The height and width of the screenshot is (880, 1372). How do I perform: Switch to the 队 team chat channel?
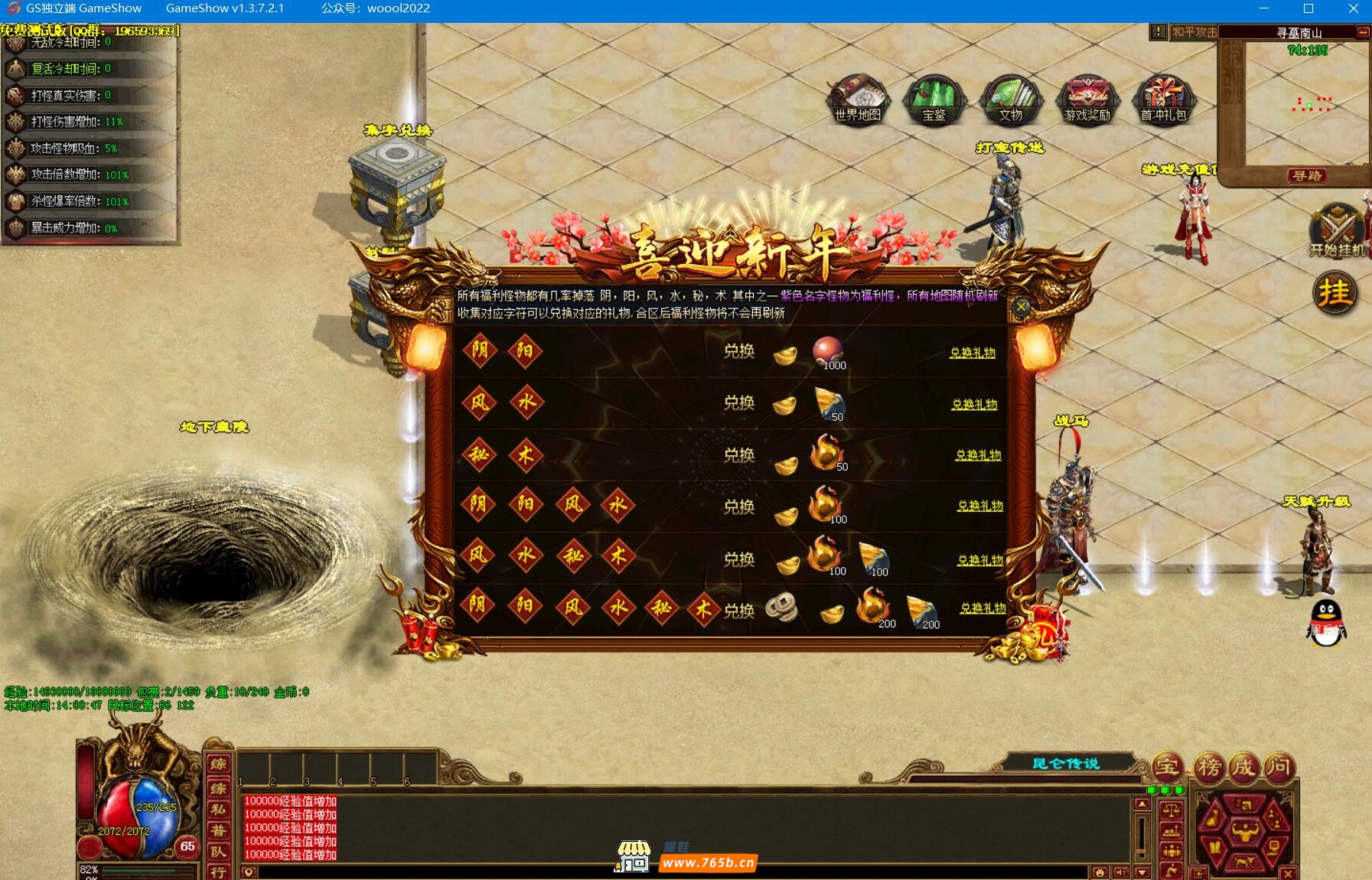[218, 852]
